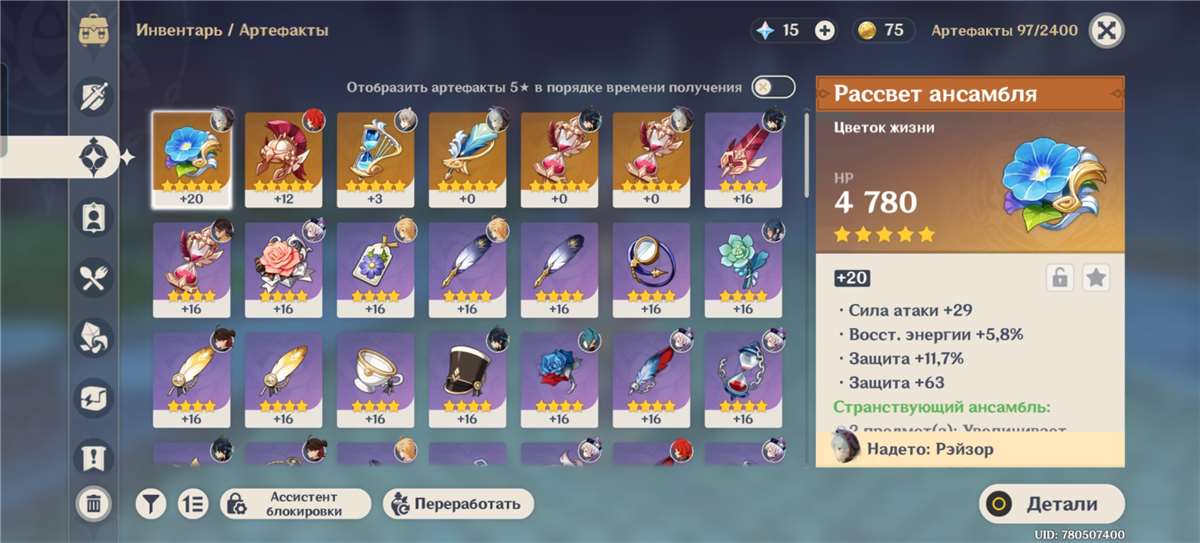This screenshot has width=1200, height=543.
Task: Open the artifact filter funnel
Action: point(150,504)
